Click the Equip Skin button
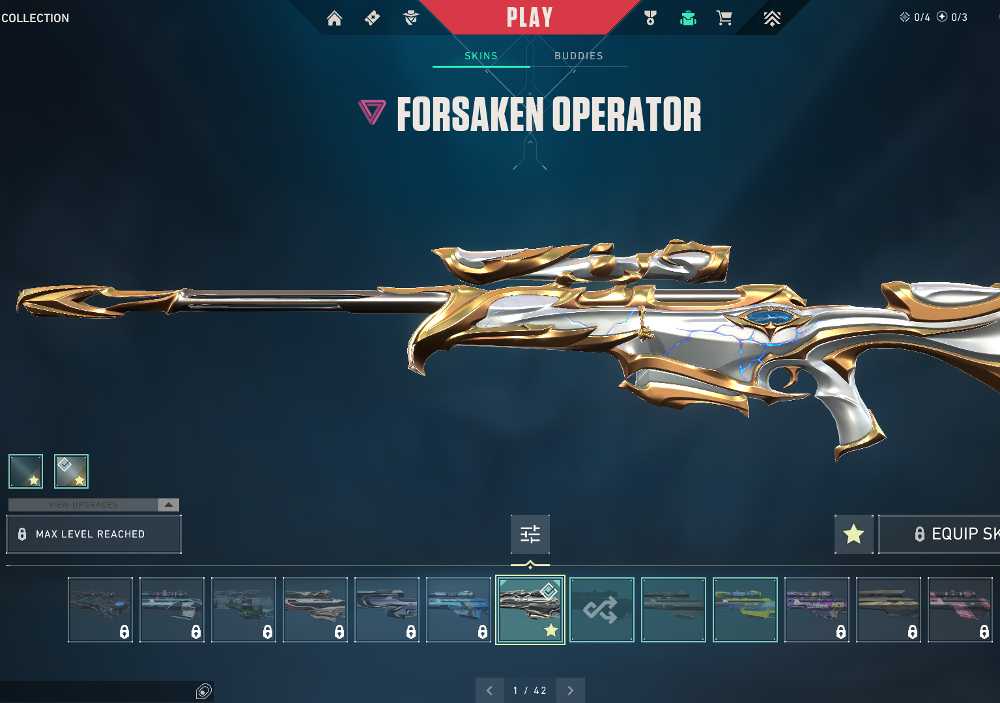The width and height of the screenshot is (1000, 703). 940,534
